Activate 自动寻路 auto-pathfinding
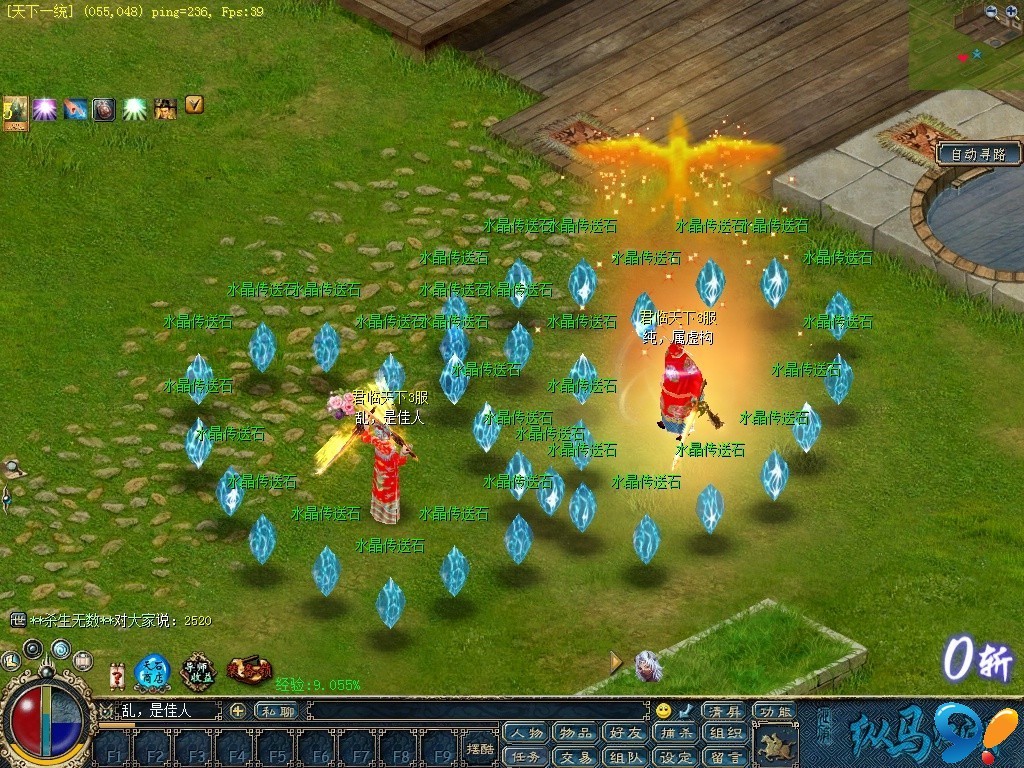1024x768 pixels. [x=979, y=154]
